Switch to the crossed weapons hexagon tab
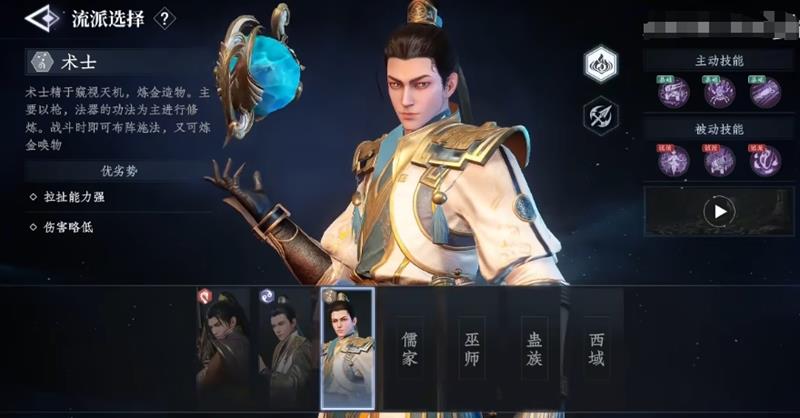Screen dimensions: 800x418 (601, 116)
